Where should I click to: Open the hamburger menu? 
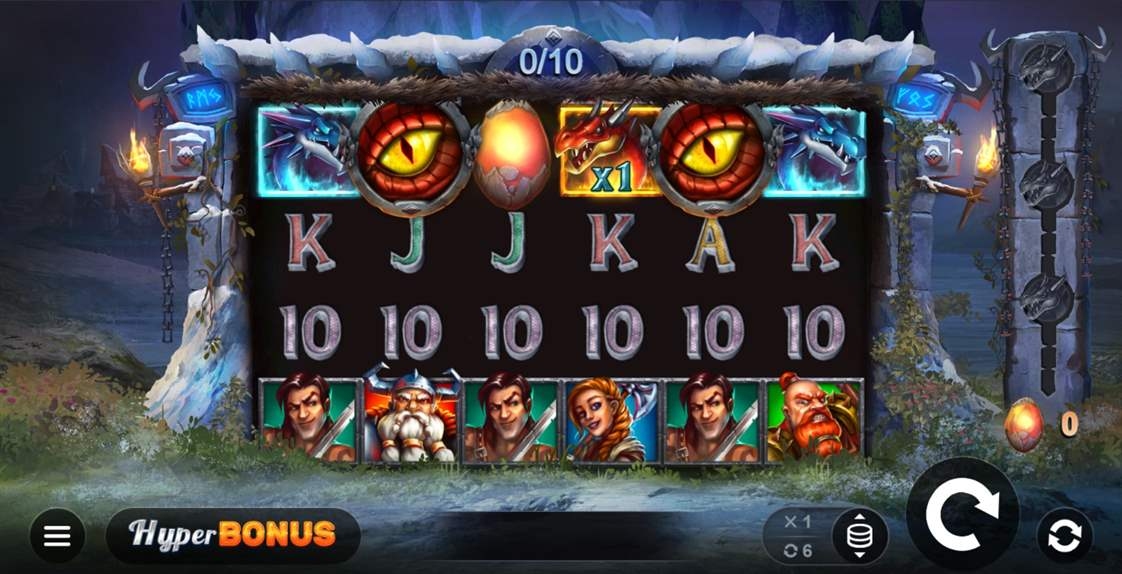click(x=57, y=536)
